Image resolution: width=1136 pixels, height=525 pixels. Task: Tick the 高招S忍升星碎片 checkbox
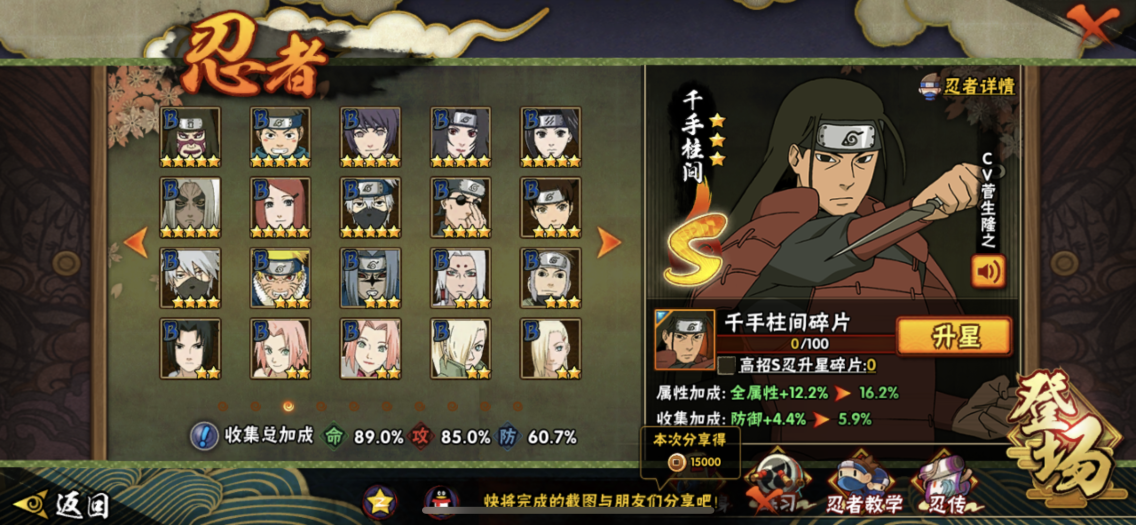(727, 366)
